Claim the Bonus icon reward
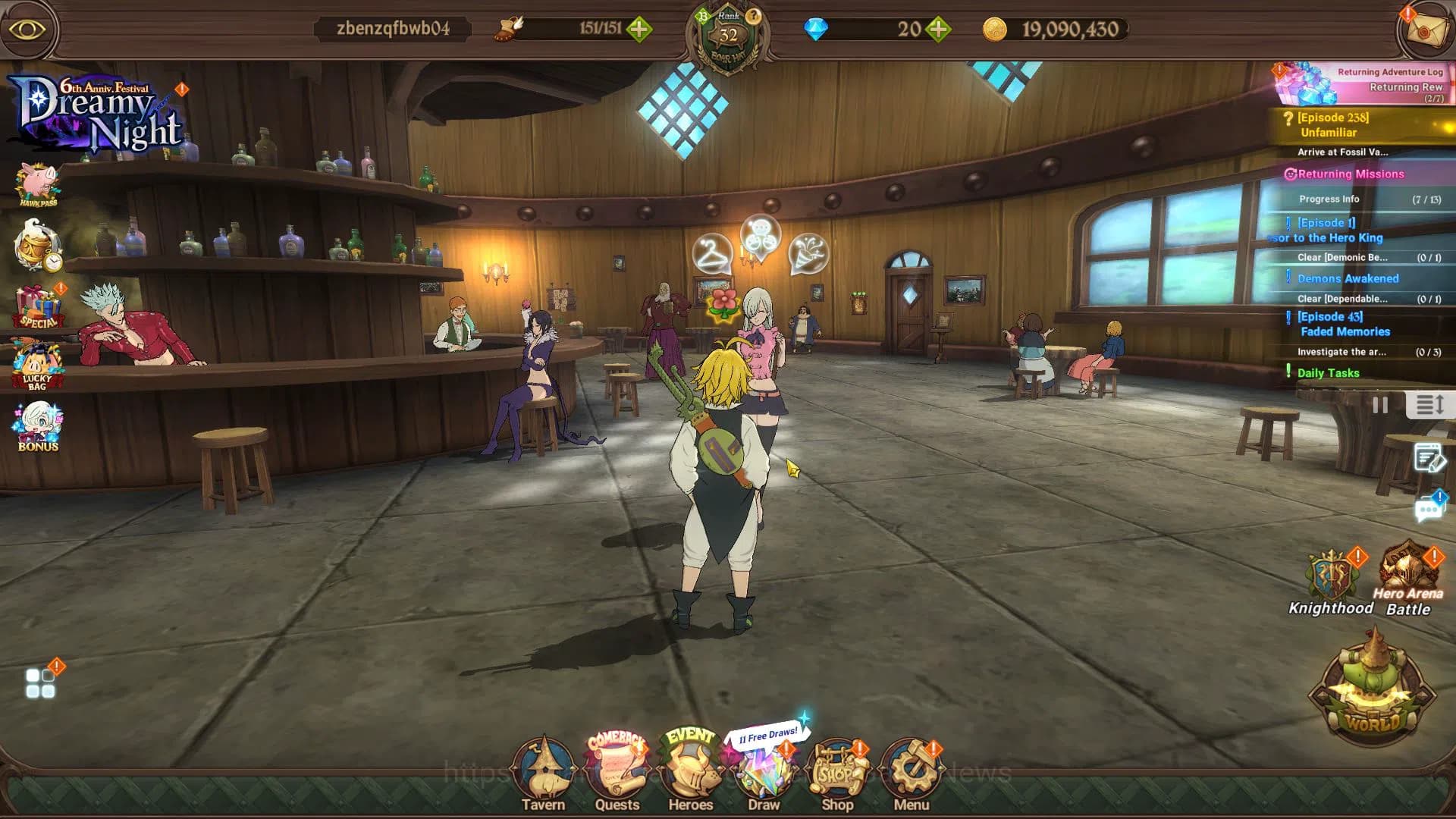The image size is (1456, 819). point(38,427)
